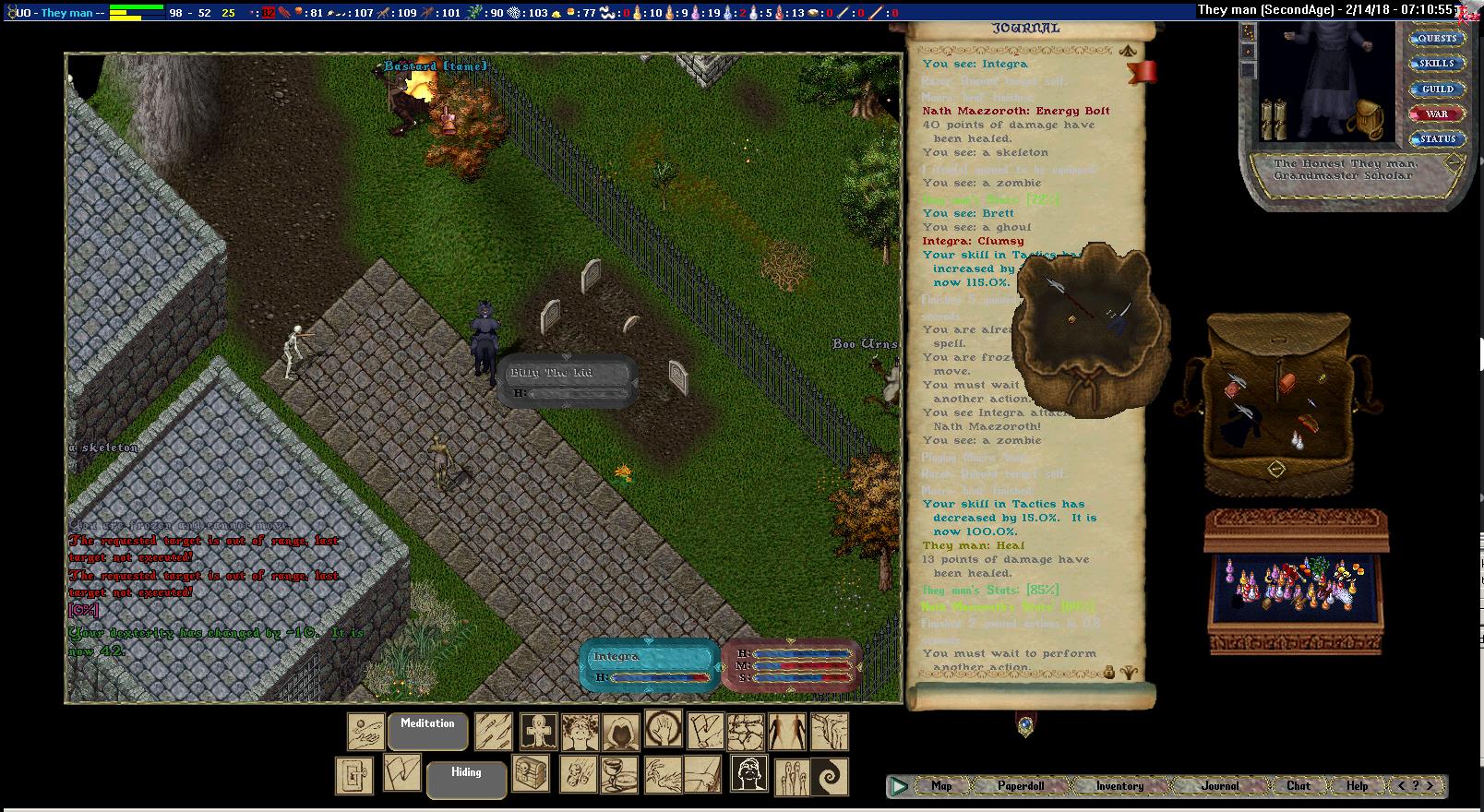Image resolution: width=1484 pixels, height=812 pixels.
Task: Click the Integra health bar gump
Action: click(x=649, y=664)
